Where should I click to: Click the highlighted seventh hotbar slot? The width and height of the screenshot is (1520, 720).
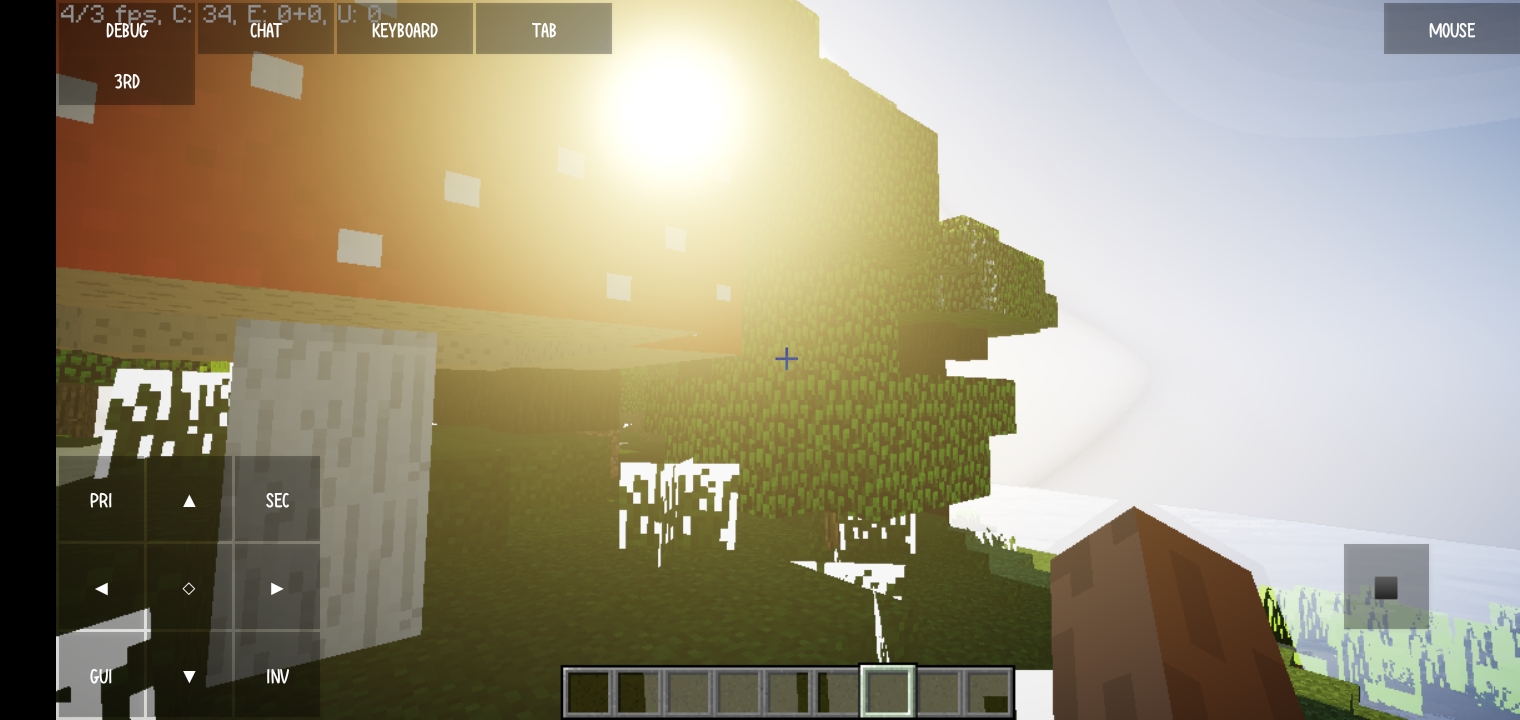click(887, 690)
